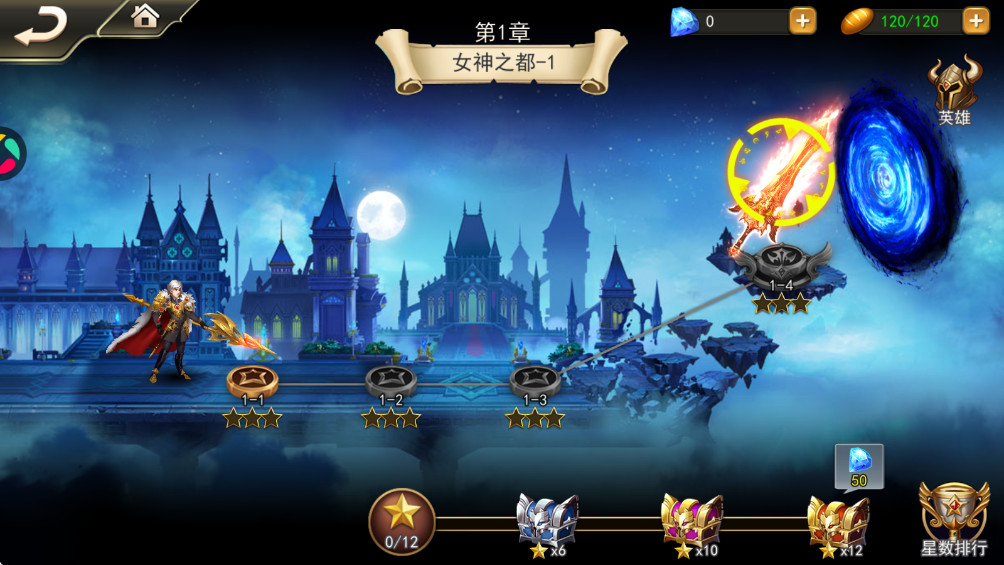Go back with the return arrow

click(40, 24)
